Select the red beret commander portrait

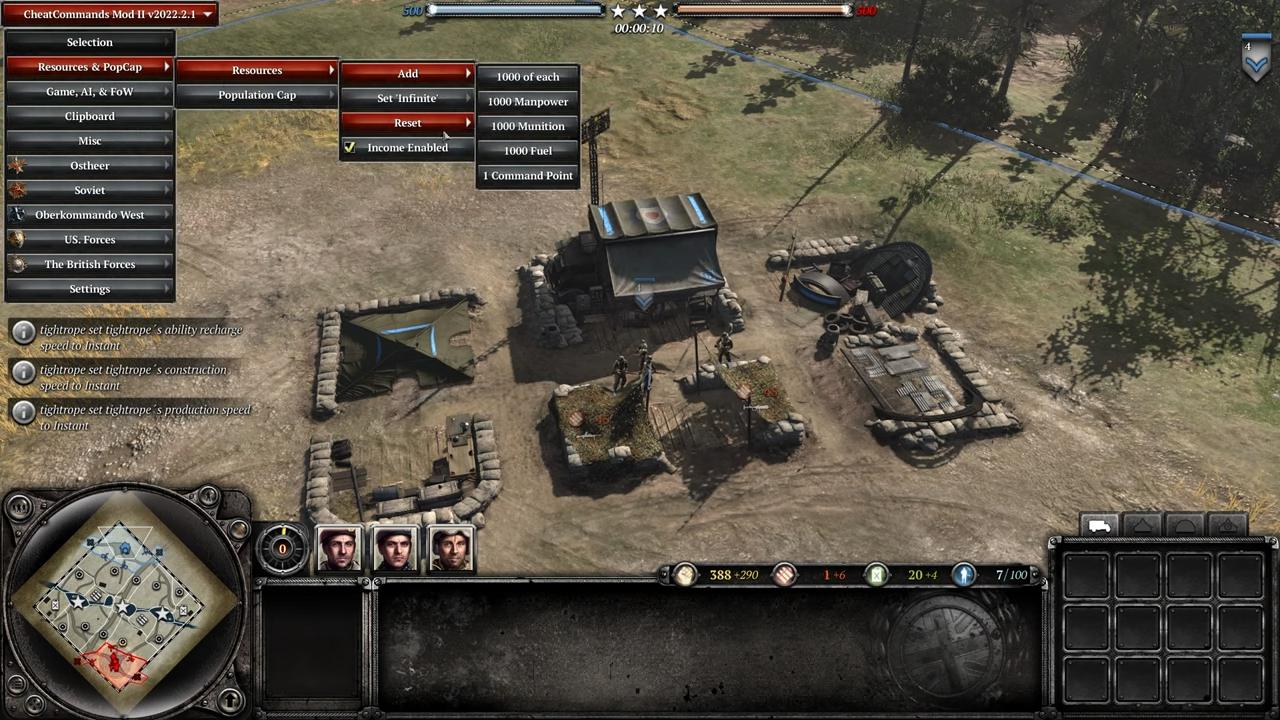pyautogui.click(x=339, y=548)
